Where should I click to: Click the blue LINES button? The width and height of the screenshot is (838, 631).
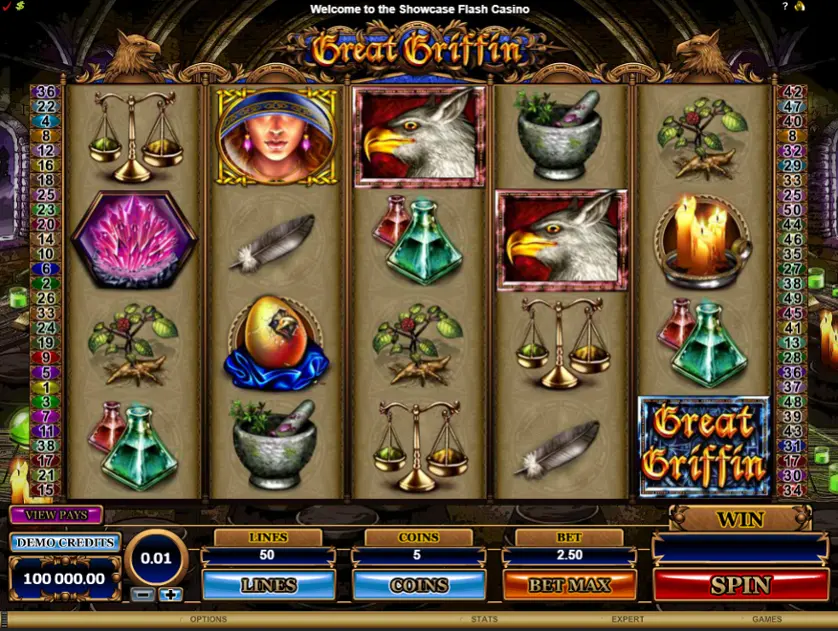pyautogui.click(x=268, y=584)
